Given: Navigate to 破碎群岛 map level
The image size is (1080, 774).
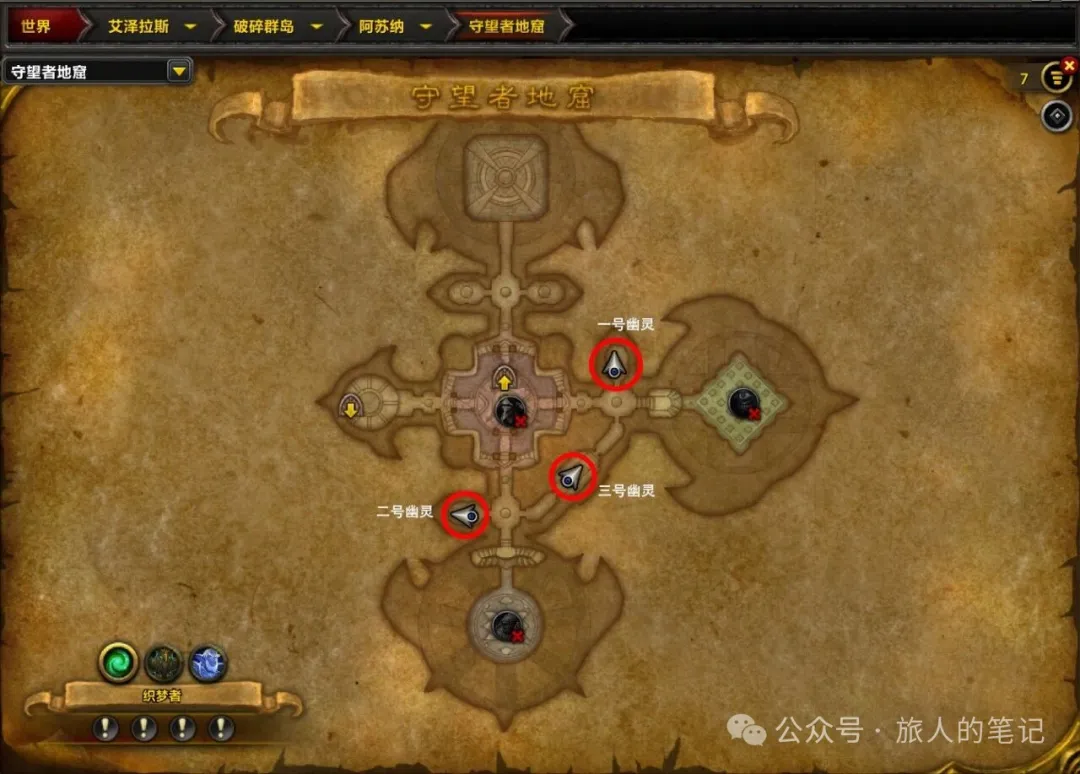Looking at the screenshot, I should [264, 26].
